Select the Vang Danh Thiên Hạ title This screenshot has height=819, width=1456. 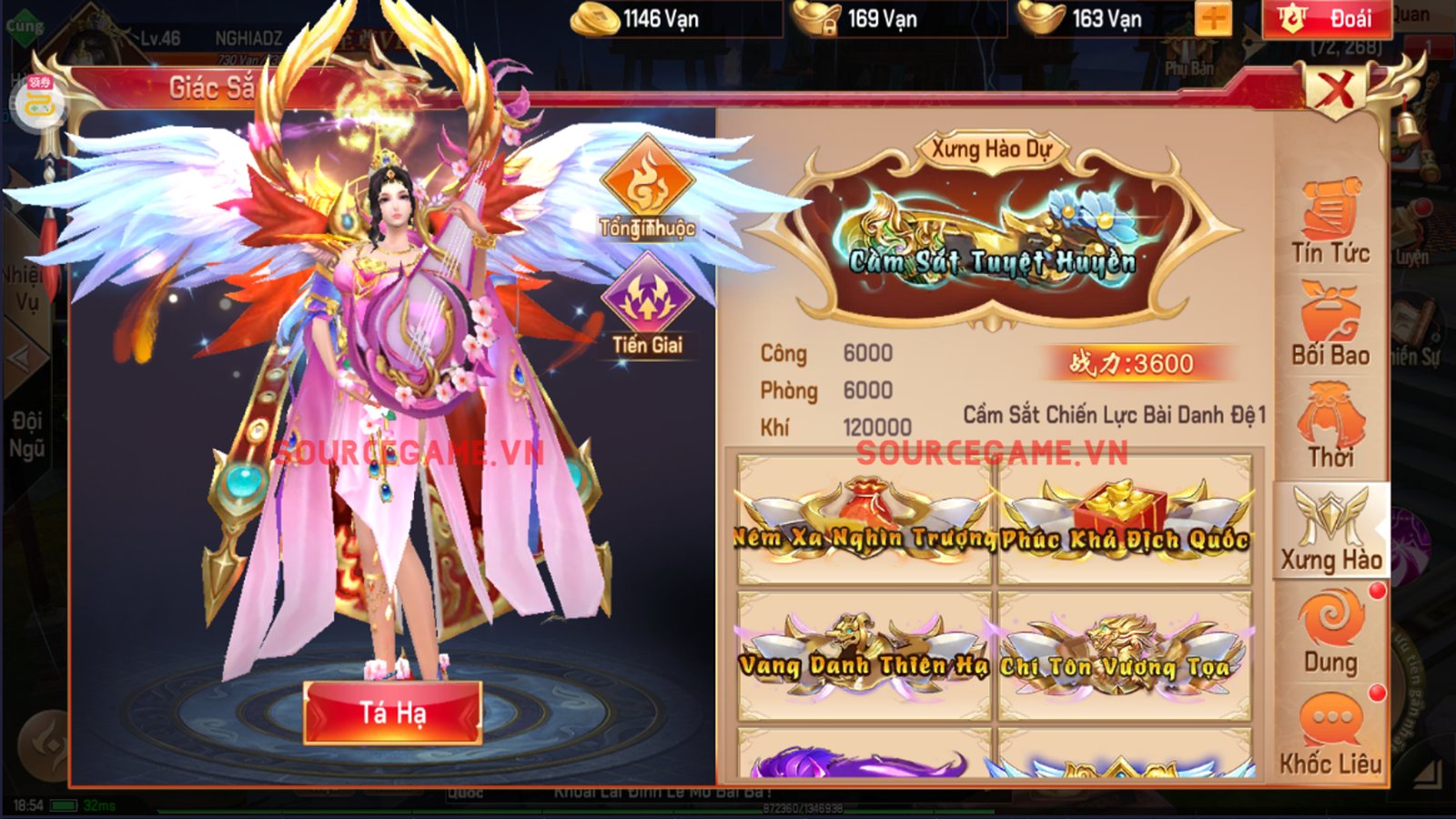pos(864,655)
